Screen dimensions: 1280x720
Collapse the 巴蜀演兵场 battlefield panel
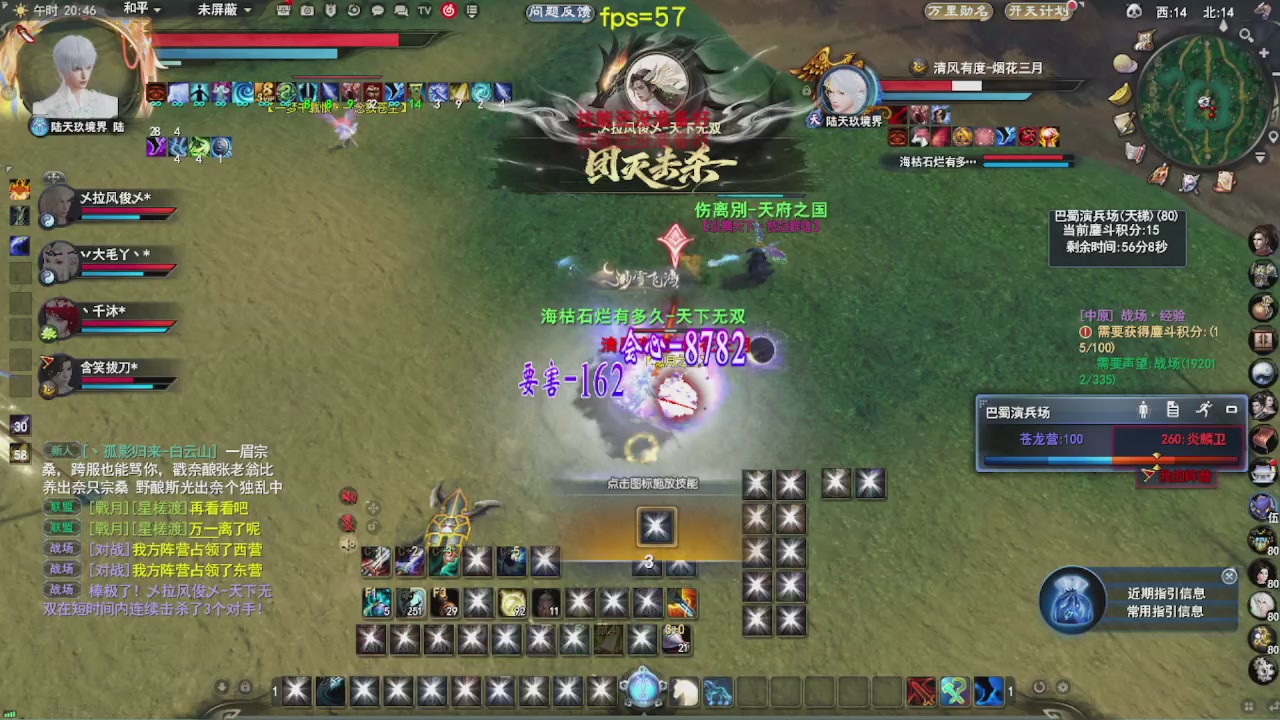click(1232, 409)
